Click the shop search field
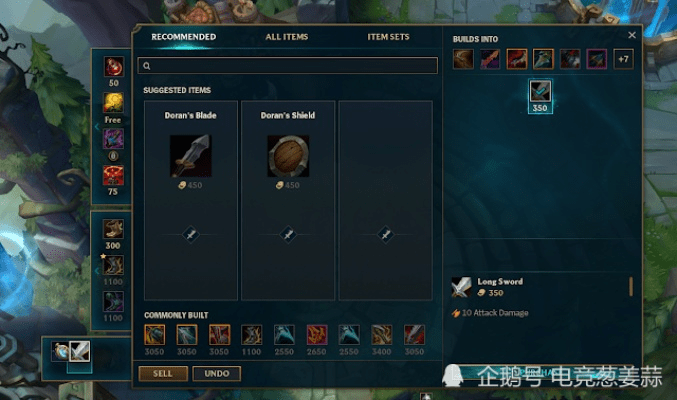 coord(290,66)
